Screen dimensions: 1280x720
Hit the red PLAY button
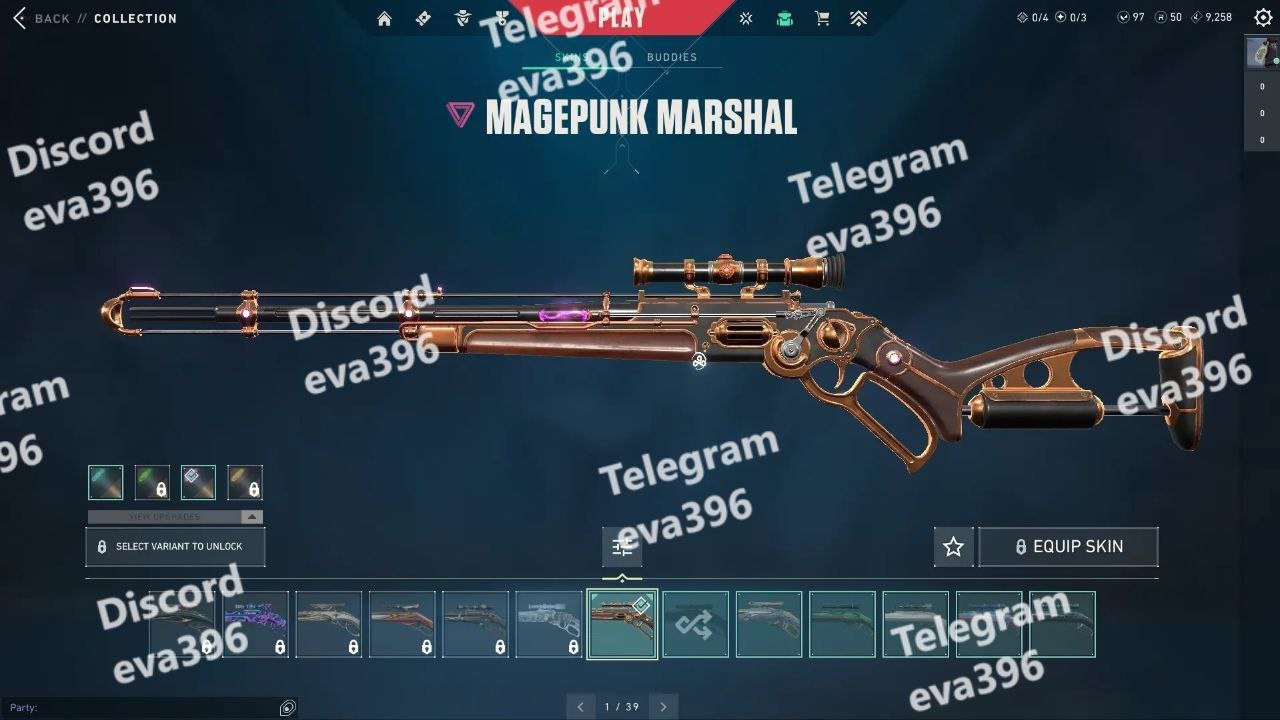point(621,17)
